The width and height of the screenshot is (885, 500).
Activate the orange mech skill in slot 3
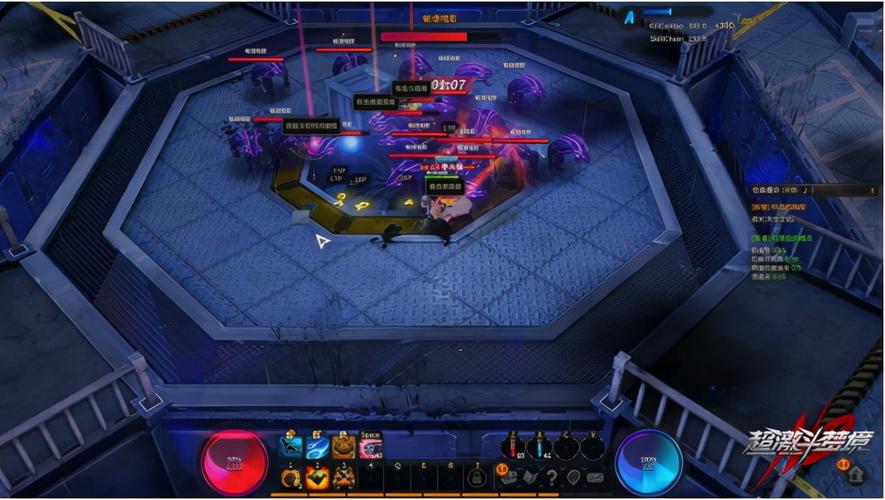coord(344,476)
